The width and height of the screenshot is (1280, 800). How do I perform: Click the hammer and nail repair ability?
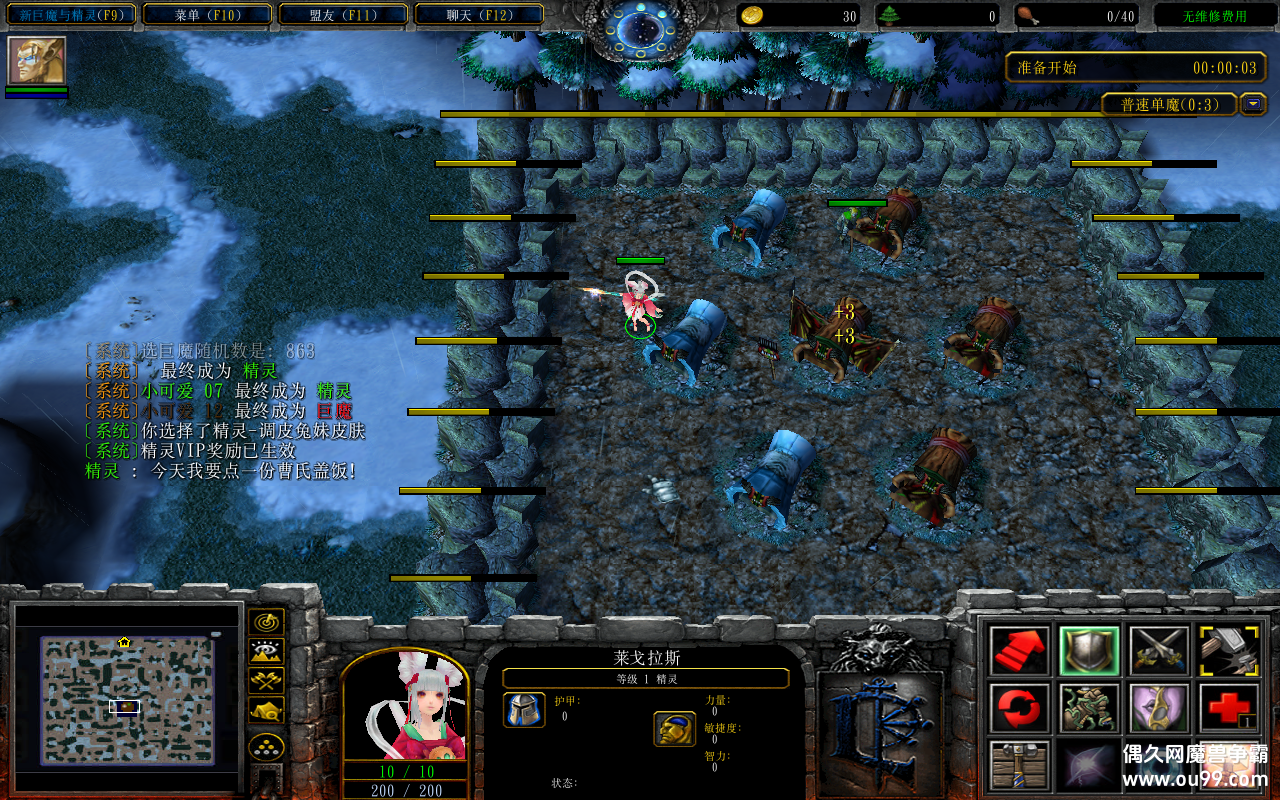click(1229, 651)
